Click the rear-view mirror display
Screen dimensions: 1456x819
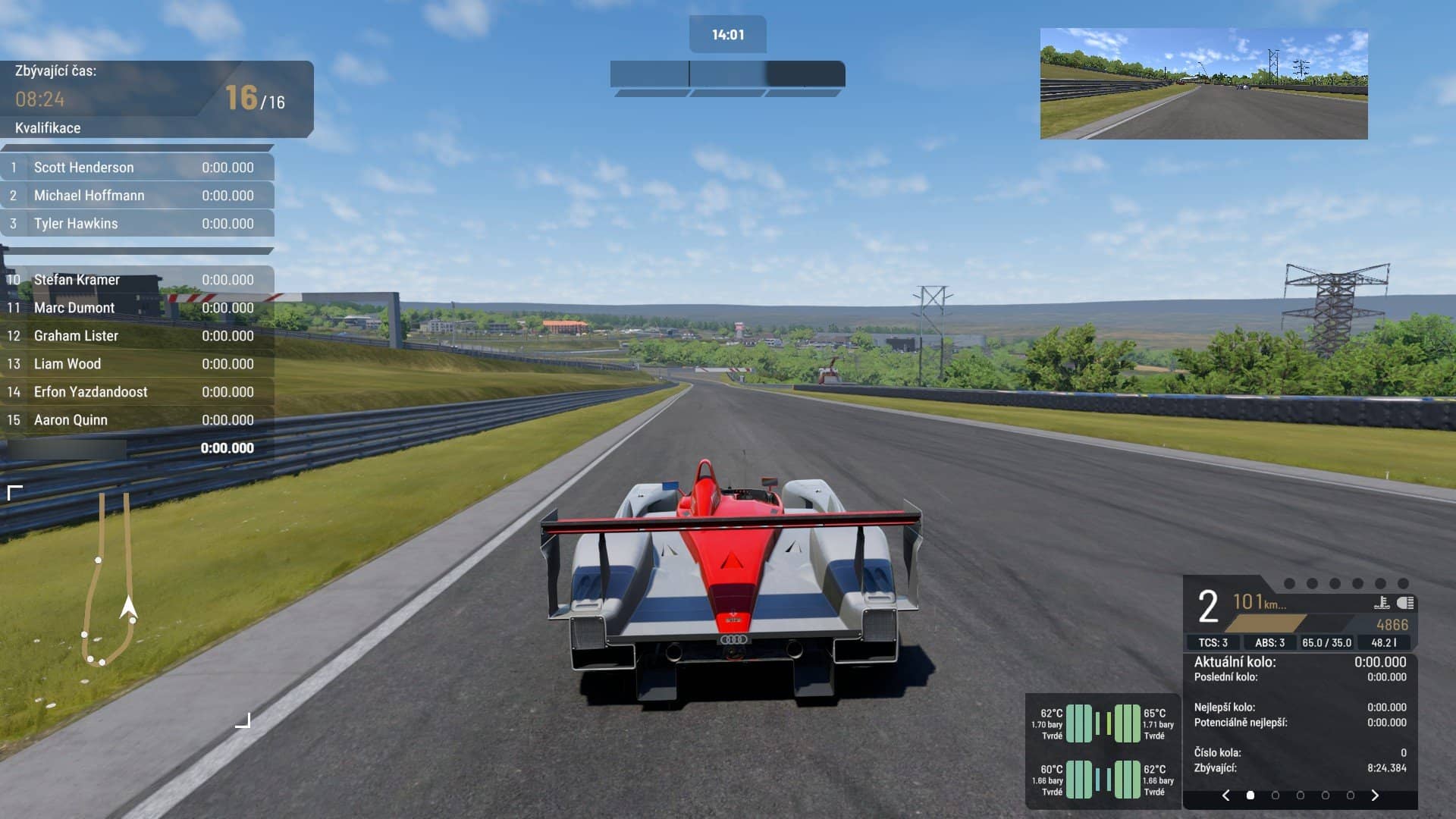(x=1203, y=84)
